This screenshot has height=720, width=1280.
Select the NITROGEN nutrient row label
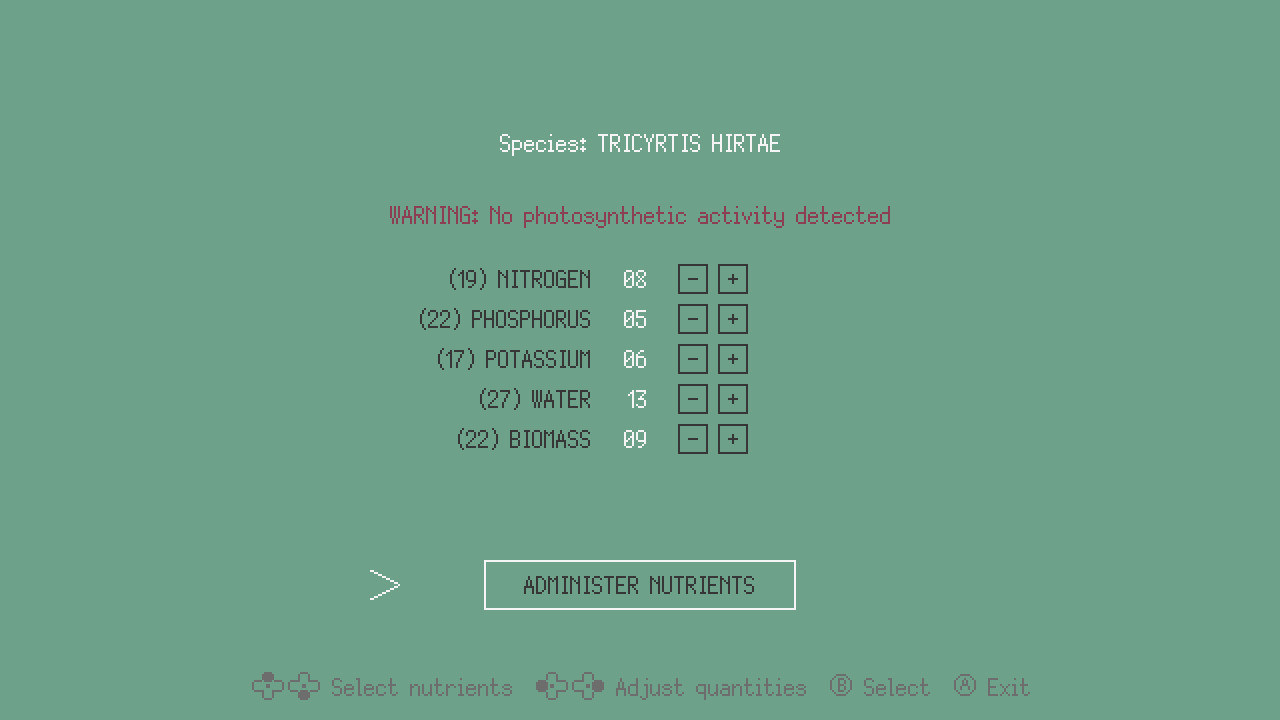(x=520, y=279)
